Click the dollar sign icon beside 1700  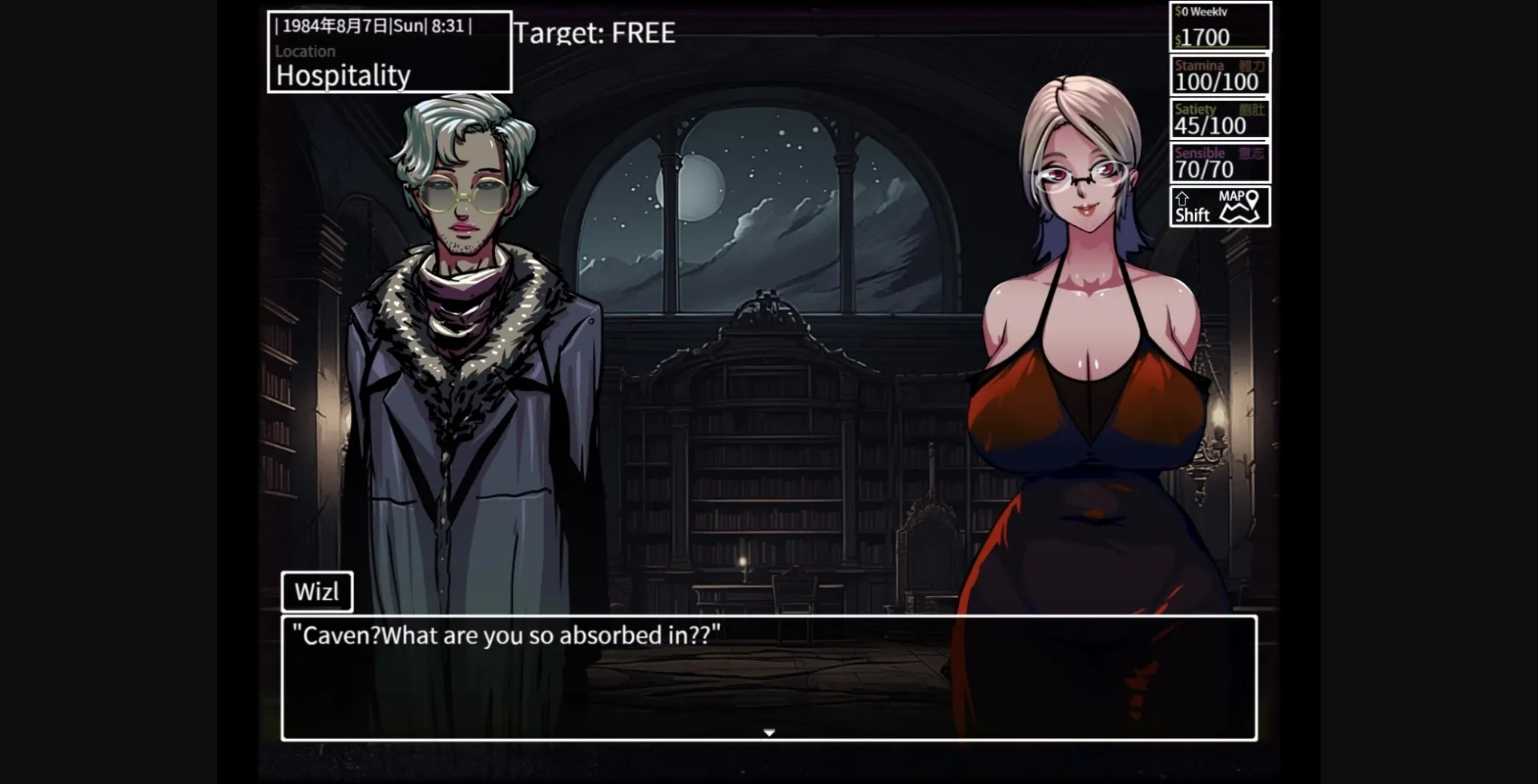(x=1178, y=38)
